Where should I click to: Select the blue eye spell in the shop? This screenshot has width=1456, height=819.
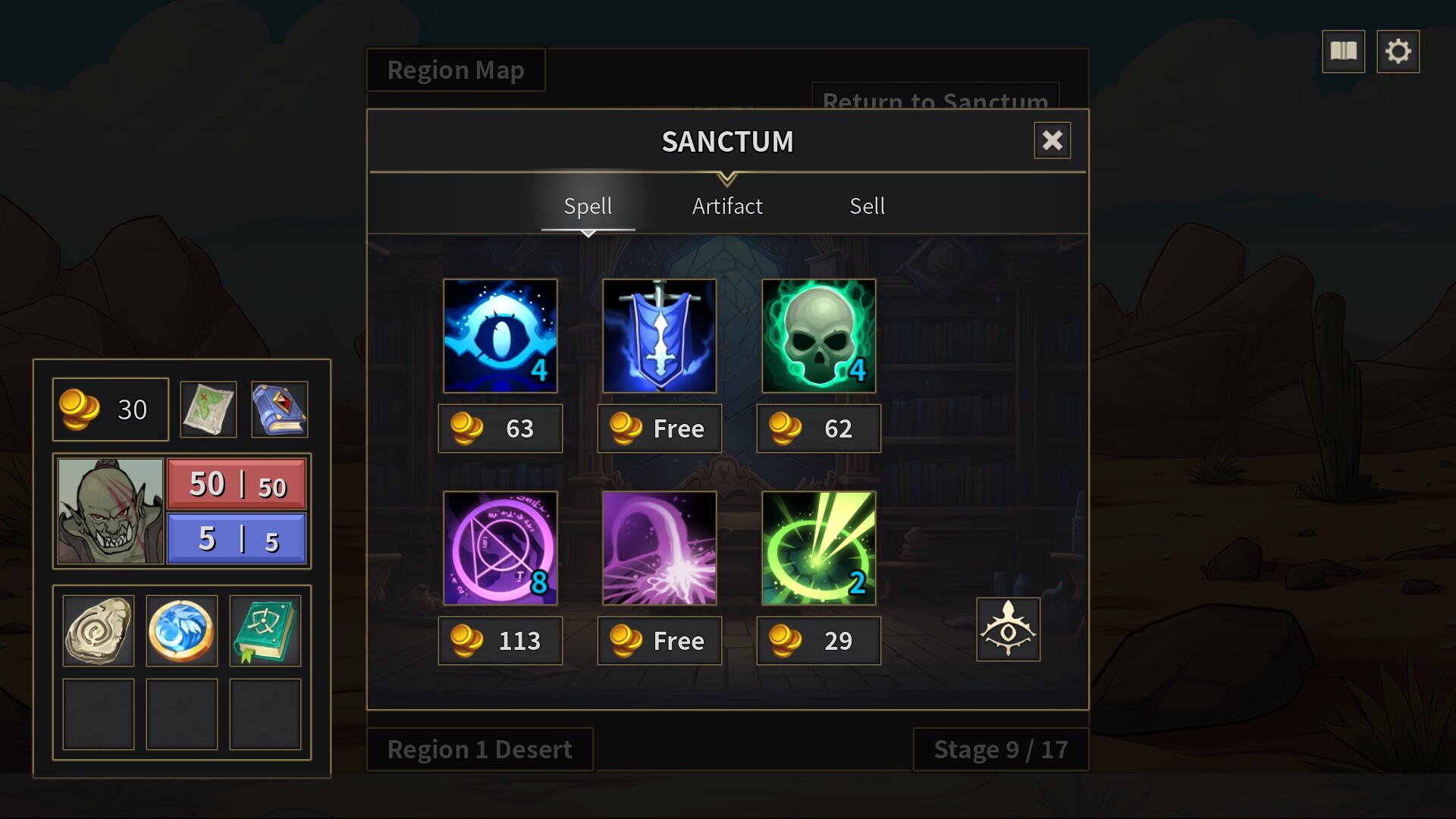[x=500, y=336]
